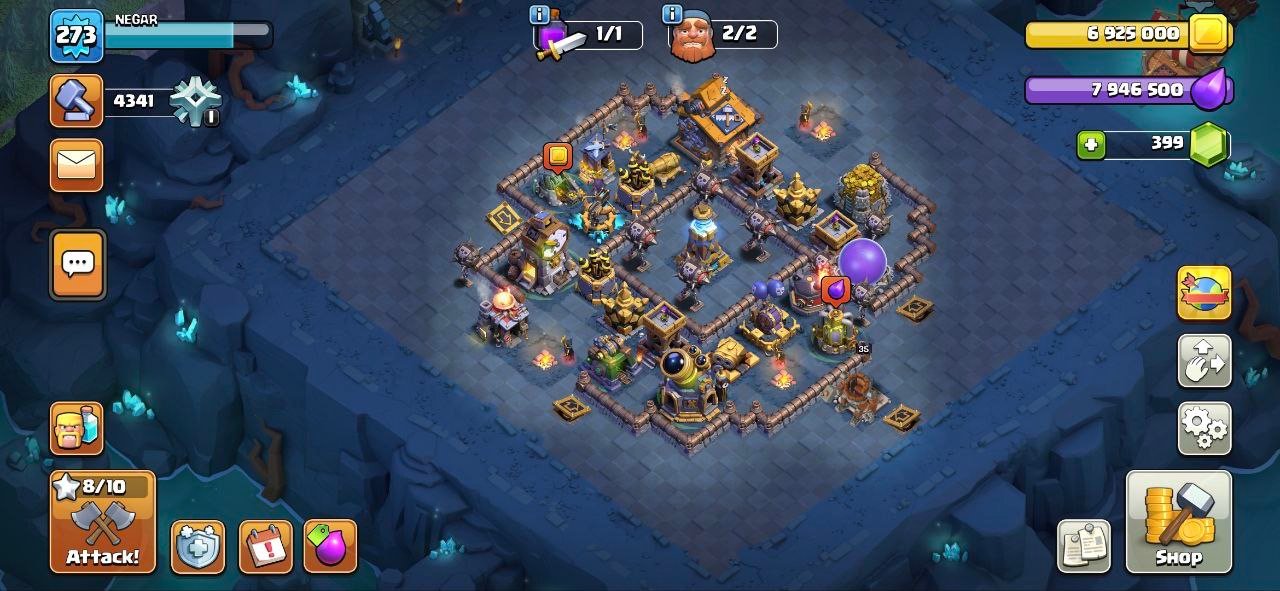Screen dimensions: 1280x591
Task: Open the Shop
Action: coord(1178,522)
